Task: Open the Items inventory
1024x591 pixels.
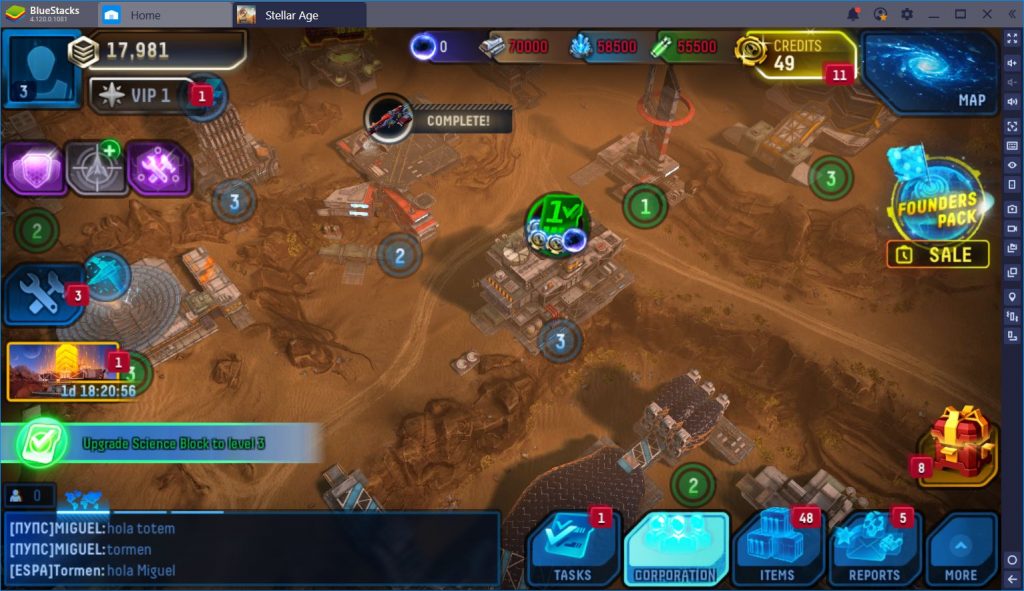Action: point(777,548)
